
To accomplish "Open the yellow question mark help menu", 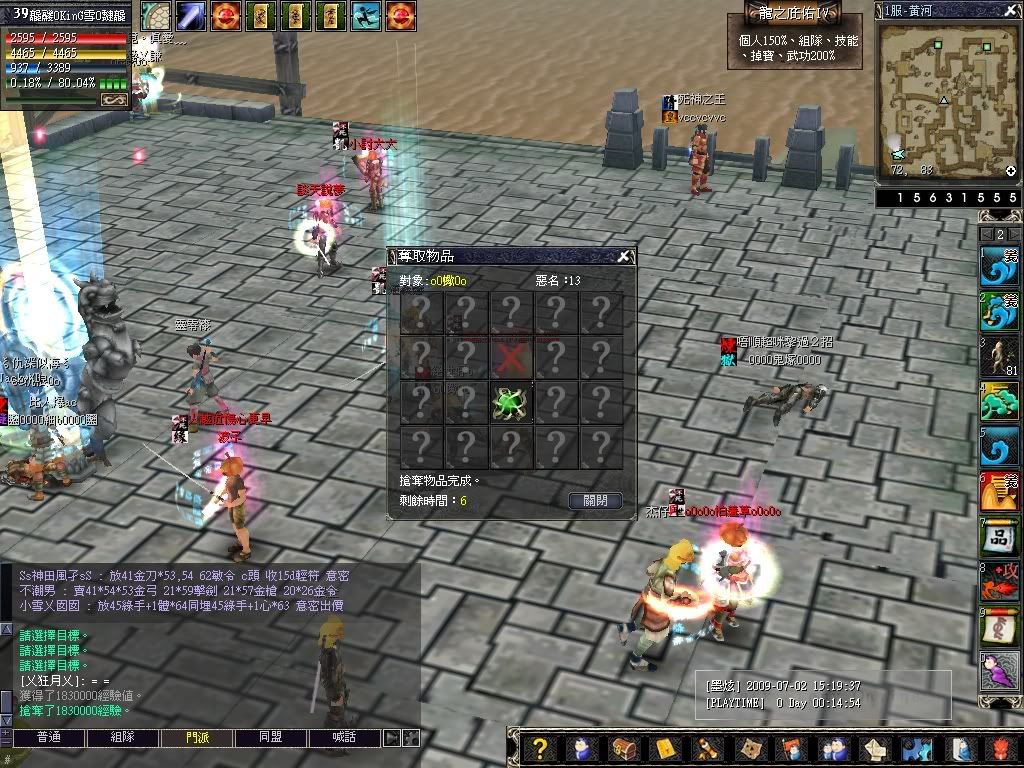I will pyautogui.click(x=540, y=749).
